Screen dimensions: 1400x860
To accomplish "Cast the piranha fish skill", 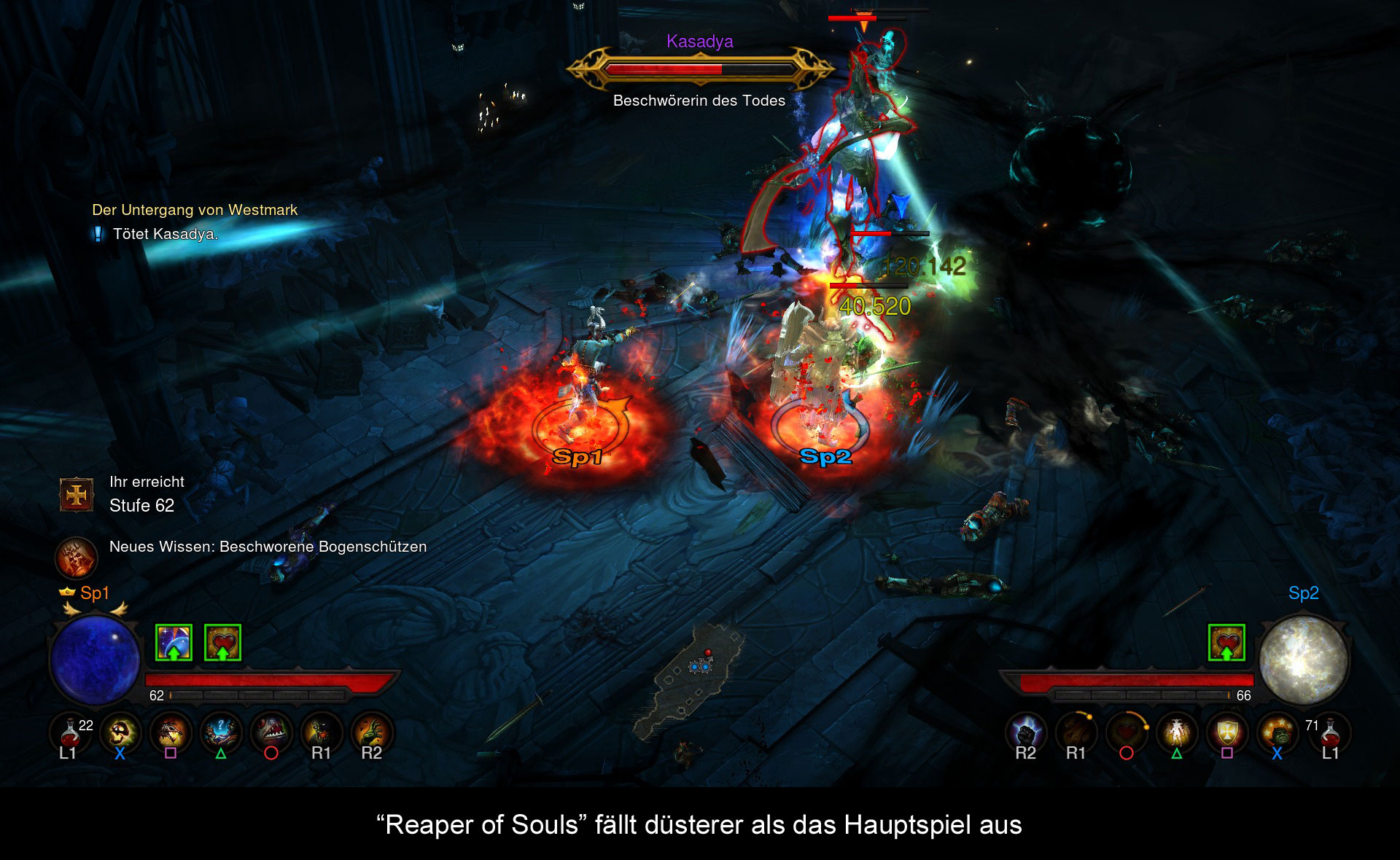I will coord(271,731).
